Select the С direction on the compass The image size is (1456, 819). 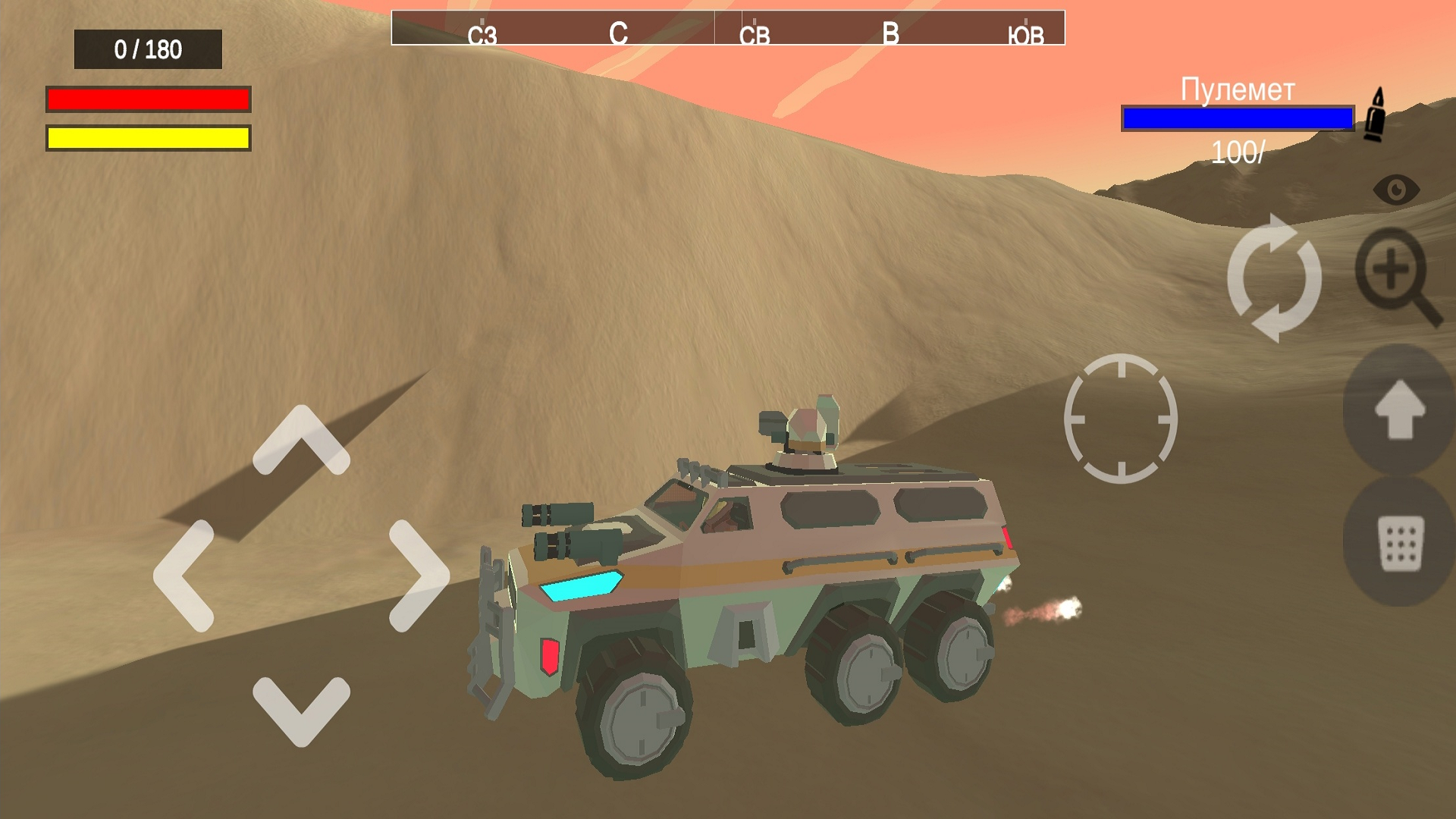tap(620, 33)
